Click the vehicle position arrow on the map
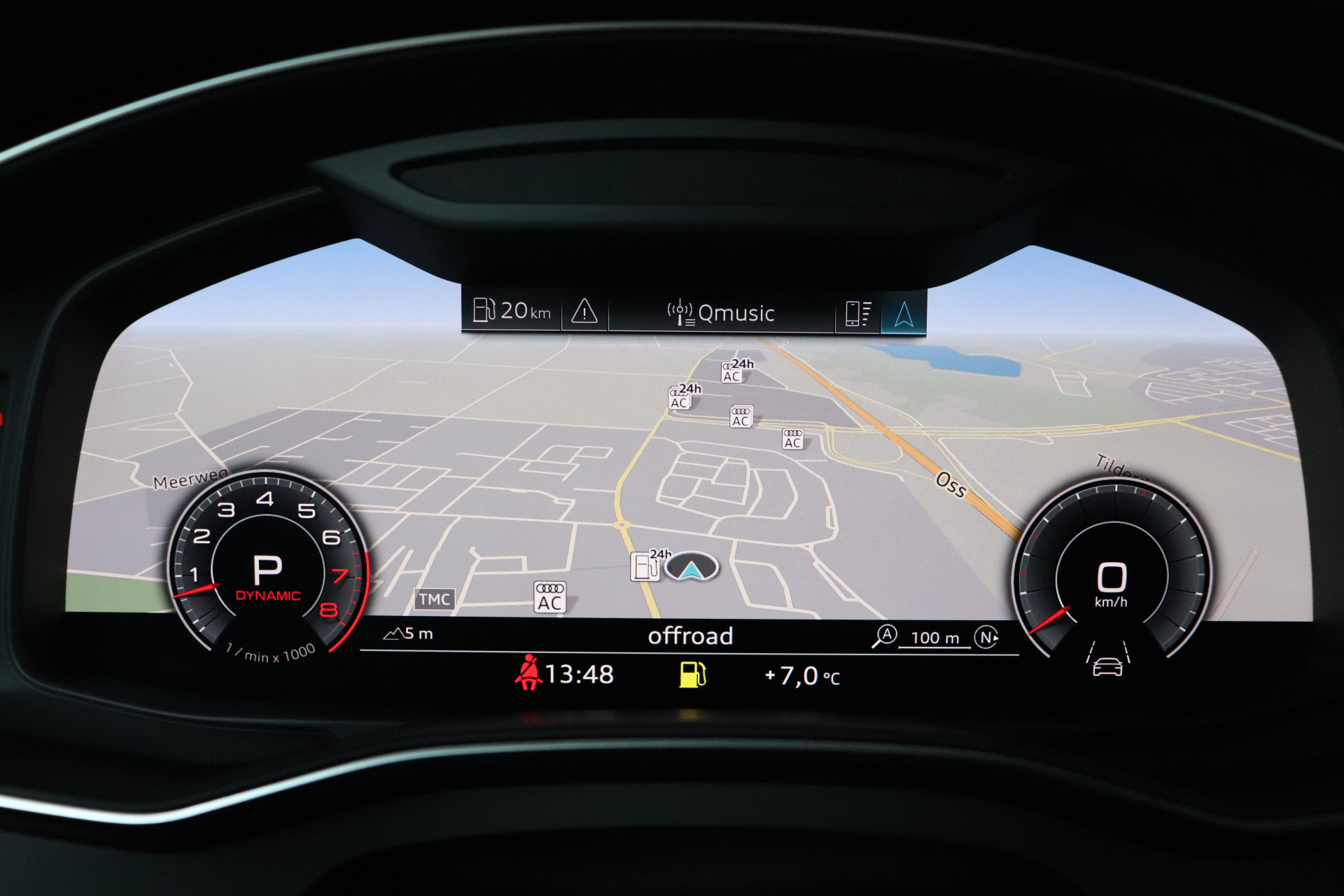 692,568
